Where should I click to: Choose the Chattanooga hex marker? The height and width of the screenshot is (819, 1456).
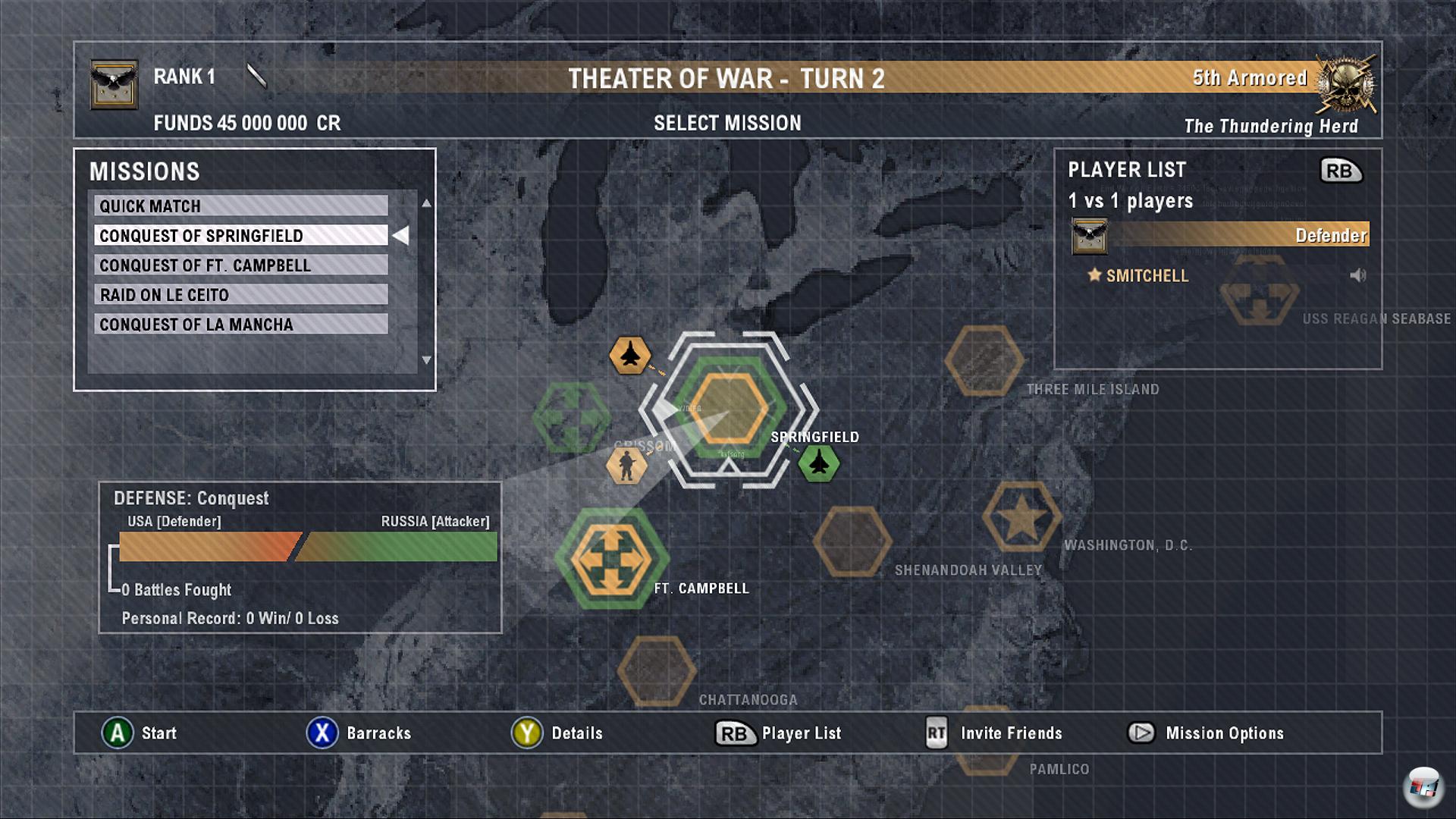[657, 670]
